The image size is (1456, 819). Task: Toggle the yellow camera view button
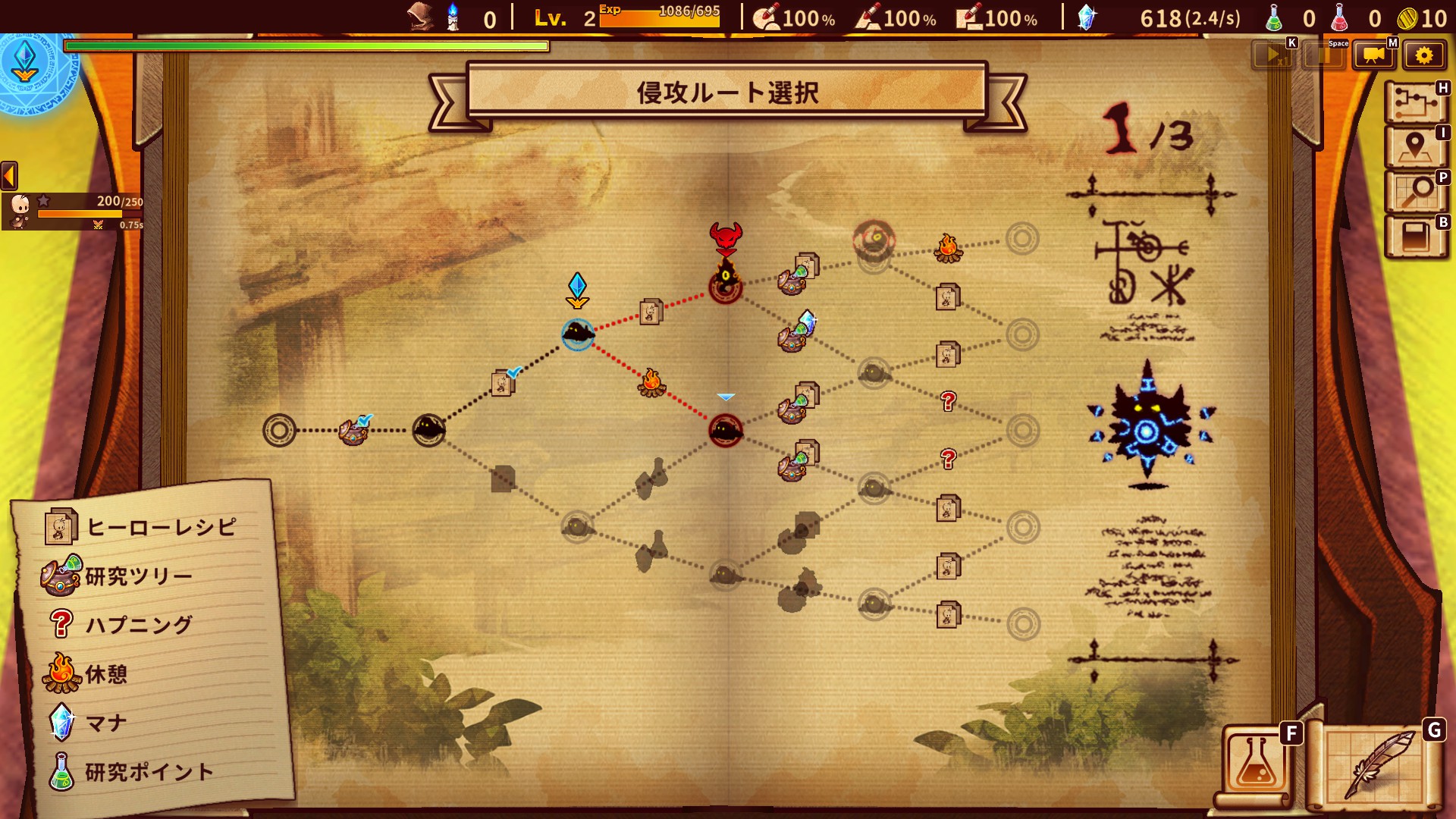point(1373,55)
